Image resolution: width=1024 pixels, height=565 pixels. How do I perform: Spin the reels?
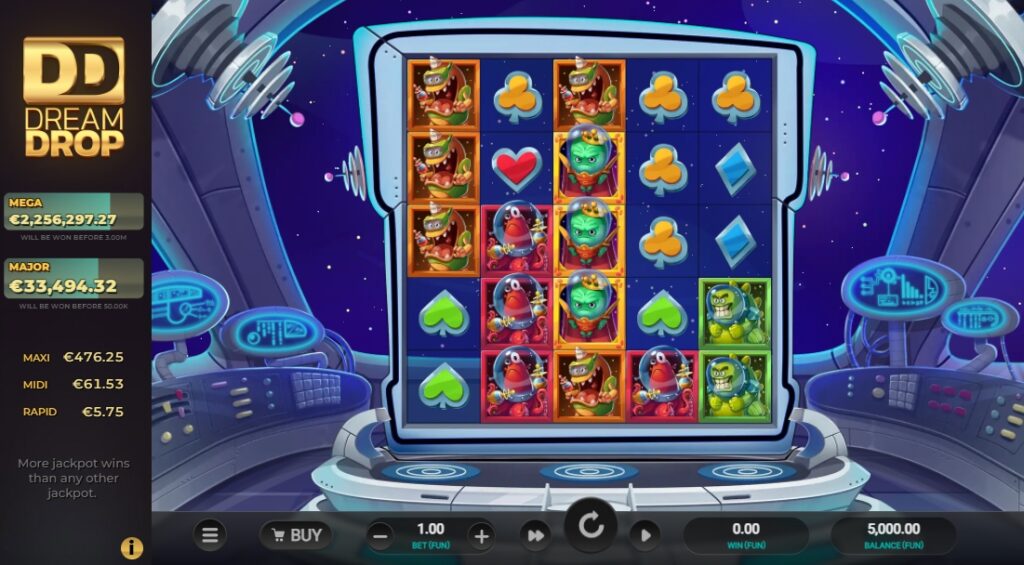[591, 527]
